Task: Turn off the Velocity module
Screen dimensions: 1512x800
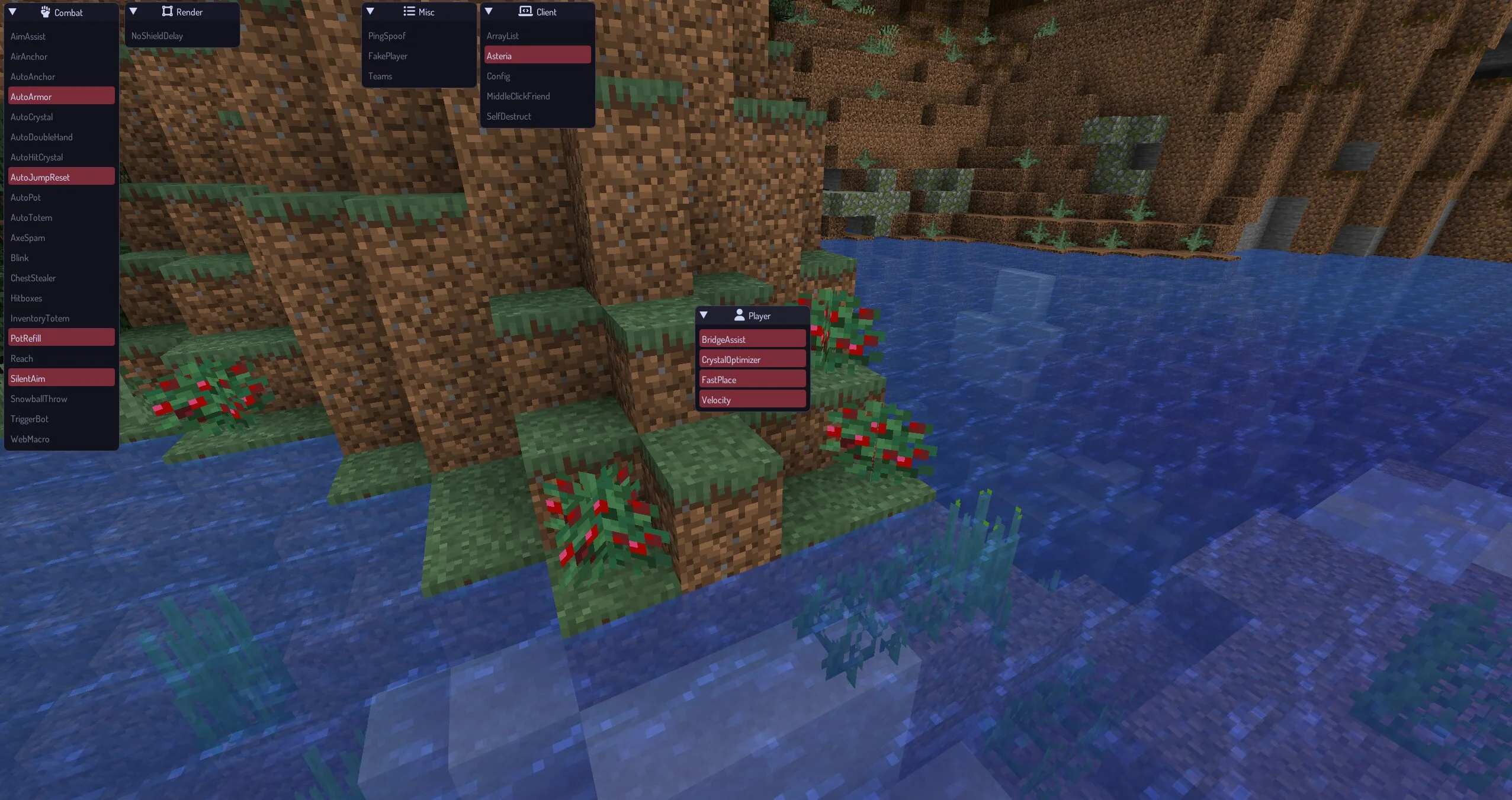Action: point(752,400)
